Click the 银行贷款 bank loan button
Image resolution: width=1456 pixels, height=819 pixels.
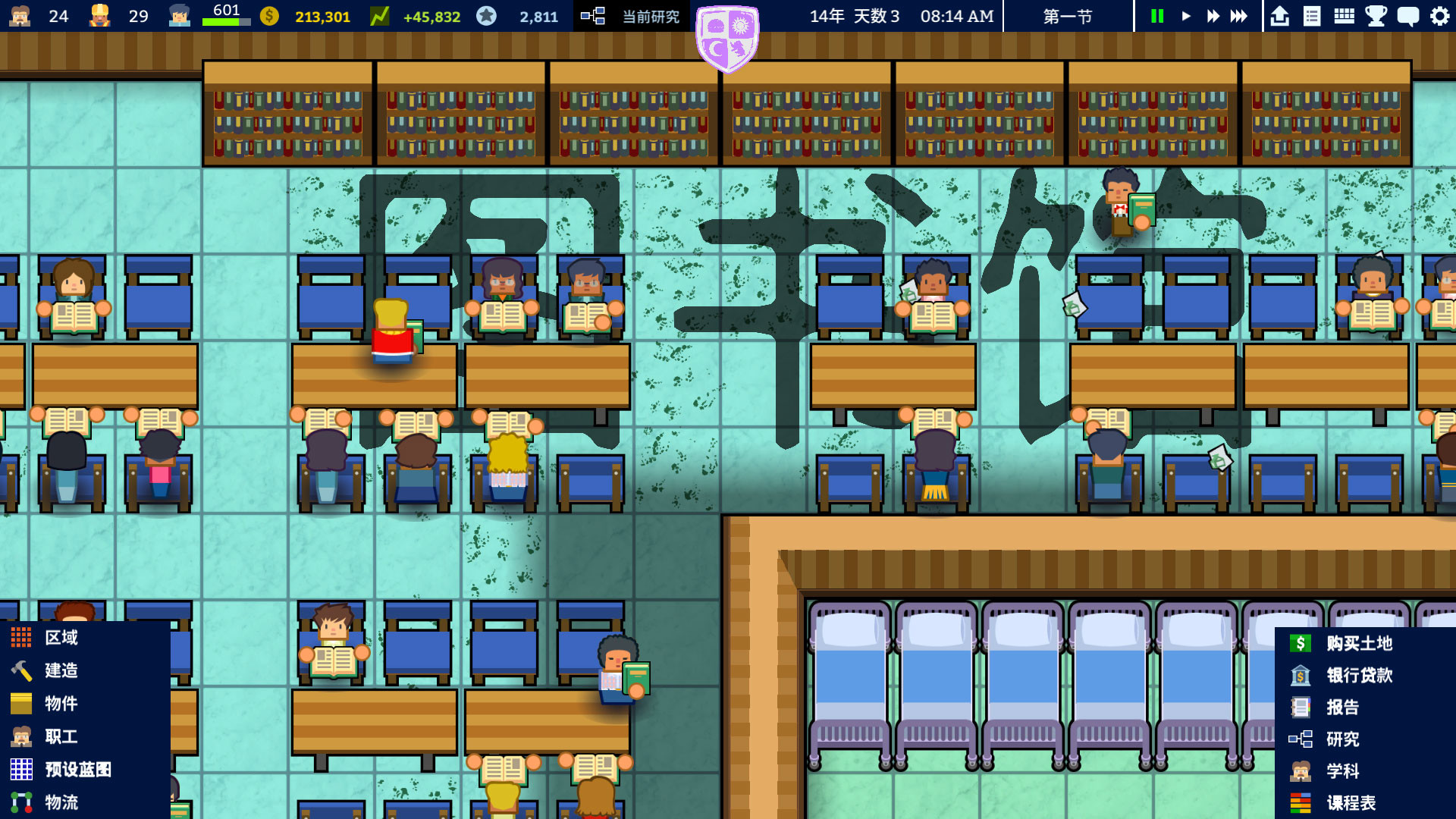point(1357,676)
